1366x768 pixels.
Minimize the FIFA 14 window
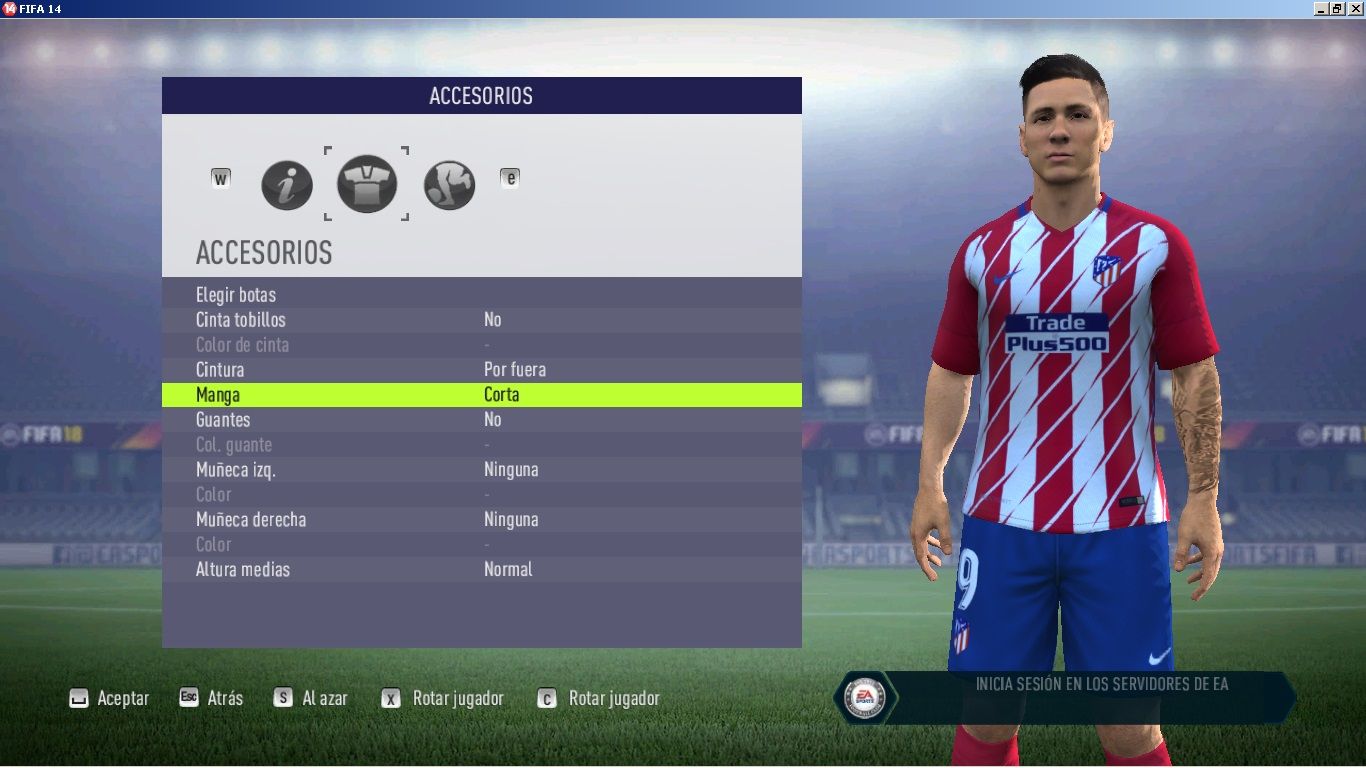(1321, 8)
